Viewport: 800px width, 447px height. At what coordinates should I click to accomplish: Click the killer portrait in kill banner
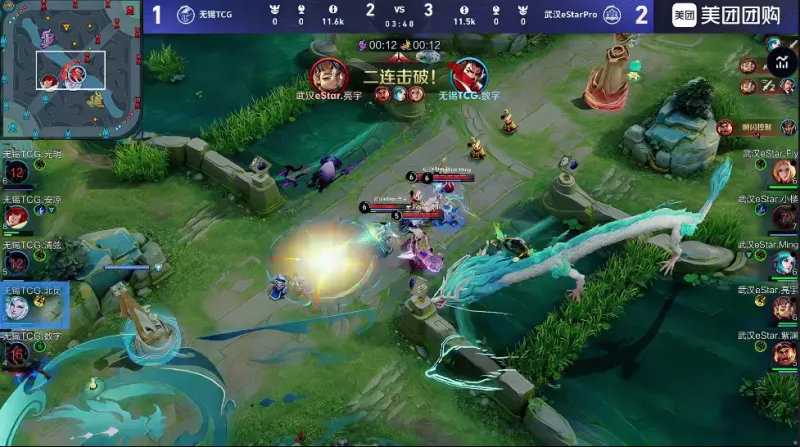(328, 74)
